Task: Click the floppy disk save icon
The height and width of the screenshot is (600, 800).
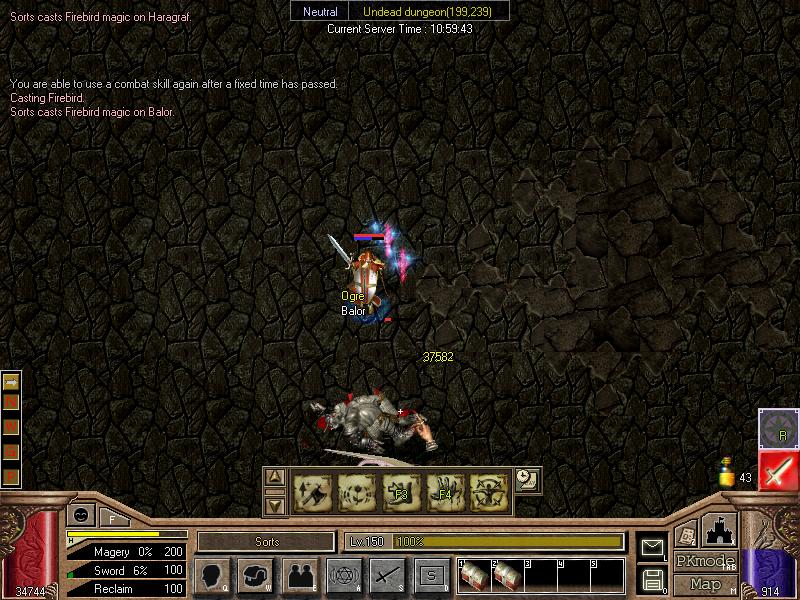Action: 652,579
